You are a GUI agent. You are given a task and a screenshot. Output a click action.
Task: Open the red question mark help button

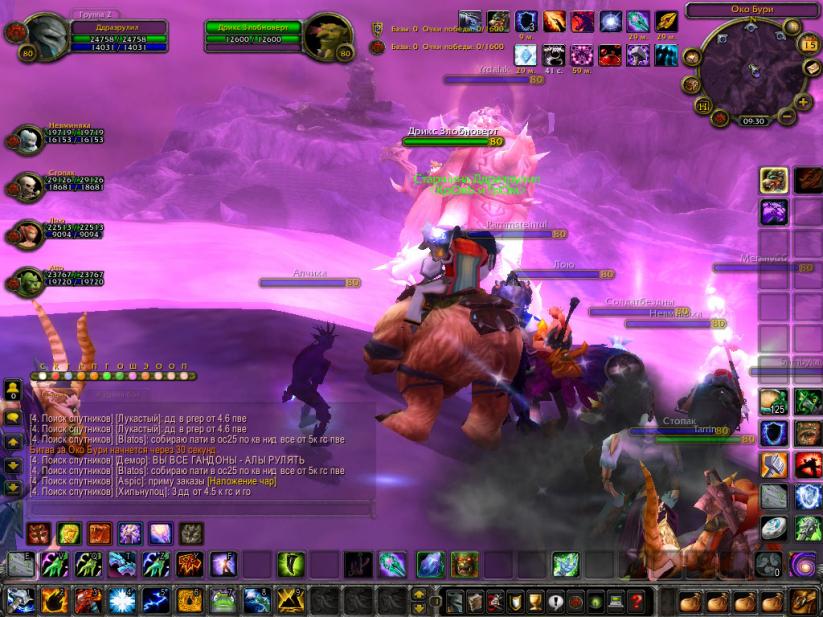(636, 601)
